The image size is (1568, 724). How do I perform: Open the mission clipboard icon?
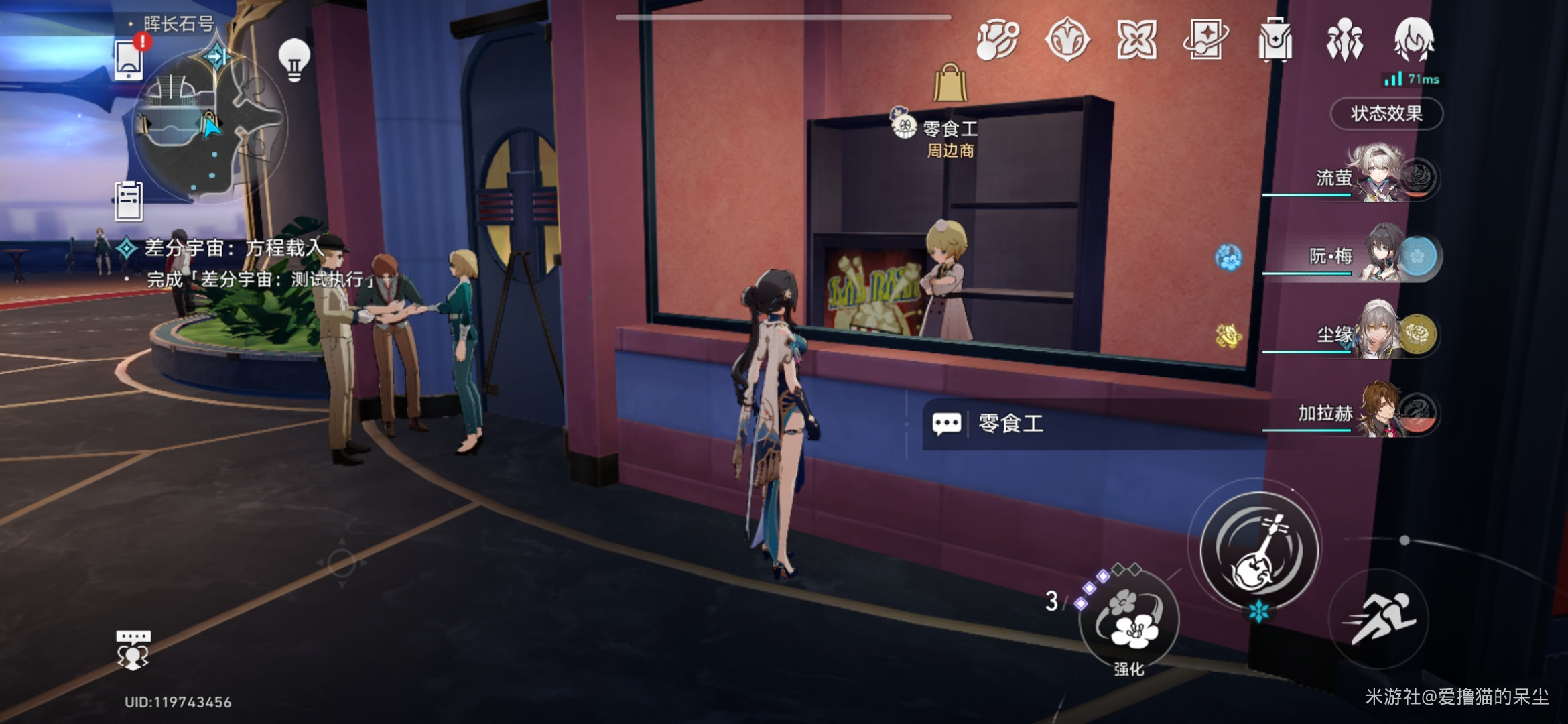click(x=129, y=201)
